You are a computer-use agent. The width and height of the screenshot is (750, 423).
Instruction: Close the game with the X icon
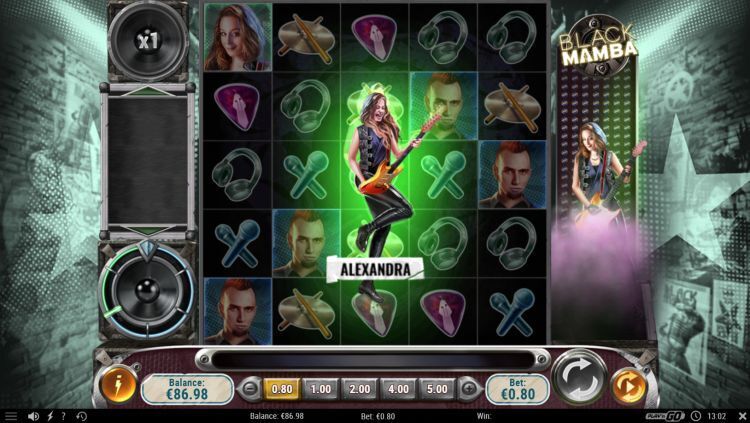pyautogui.click(x=741, y=416)
